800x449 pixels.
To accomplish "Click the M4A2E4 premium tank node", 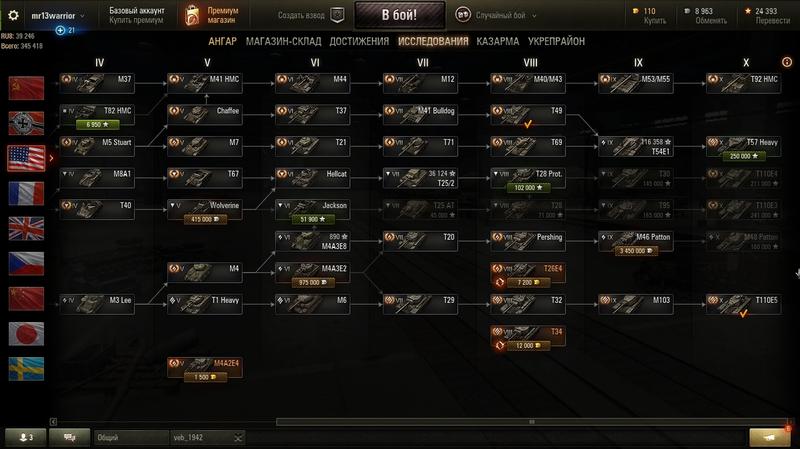I will 204,368.
